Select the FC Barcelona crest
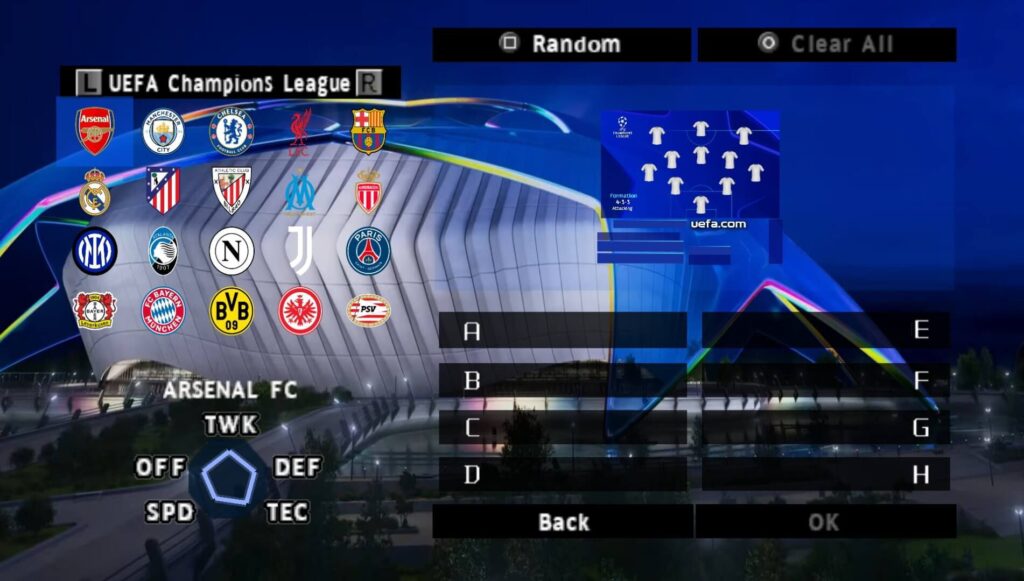This screenshot has height=581, width=1024. coord(368,131)
